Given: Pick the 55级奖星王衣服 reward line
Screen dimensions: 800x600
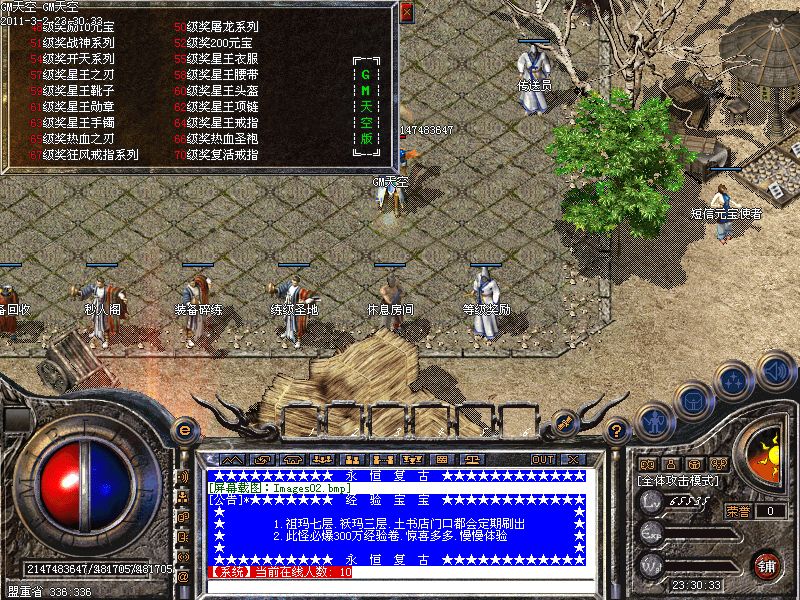Looking at the screenshot, I should coord(221,59).
